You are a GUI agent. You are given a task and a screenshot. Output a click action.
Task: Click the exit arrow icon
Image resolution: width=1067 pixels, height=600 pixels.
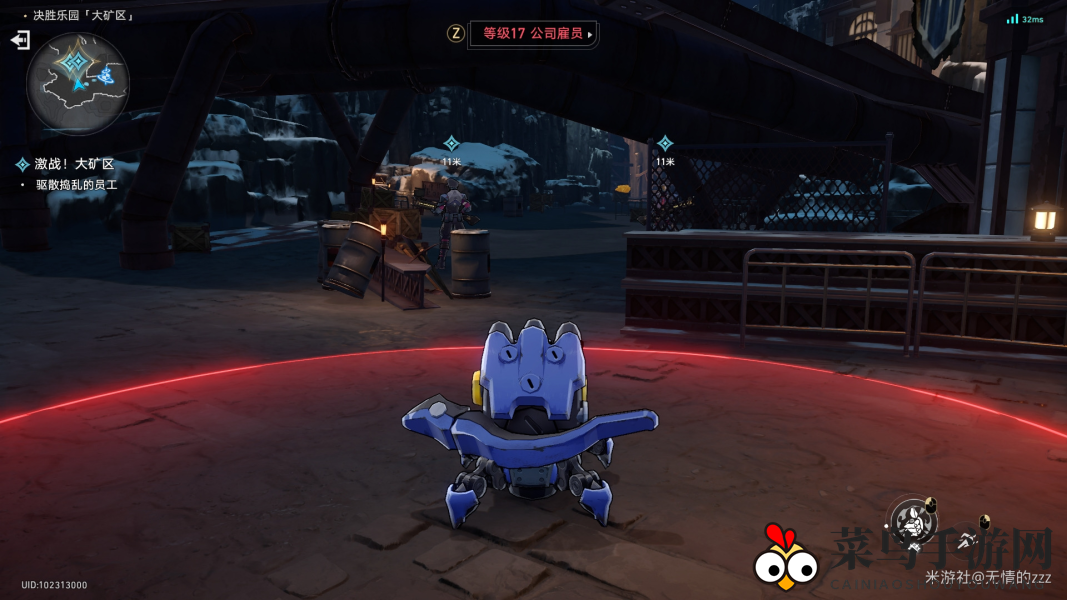(20, 40)
